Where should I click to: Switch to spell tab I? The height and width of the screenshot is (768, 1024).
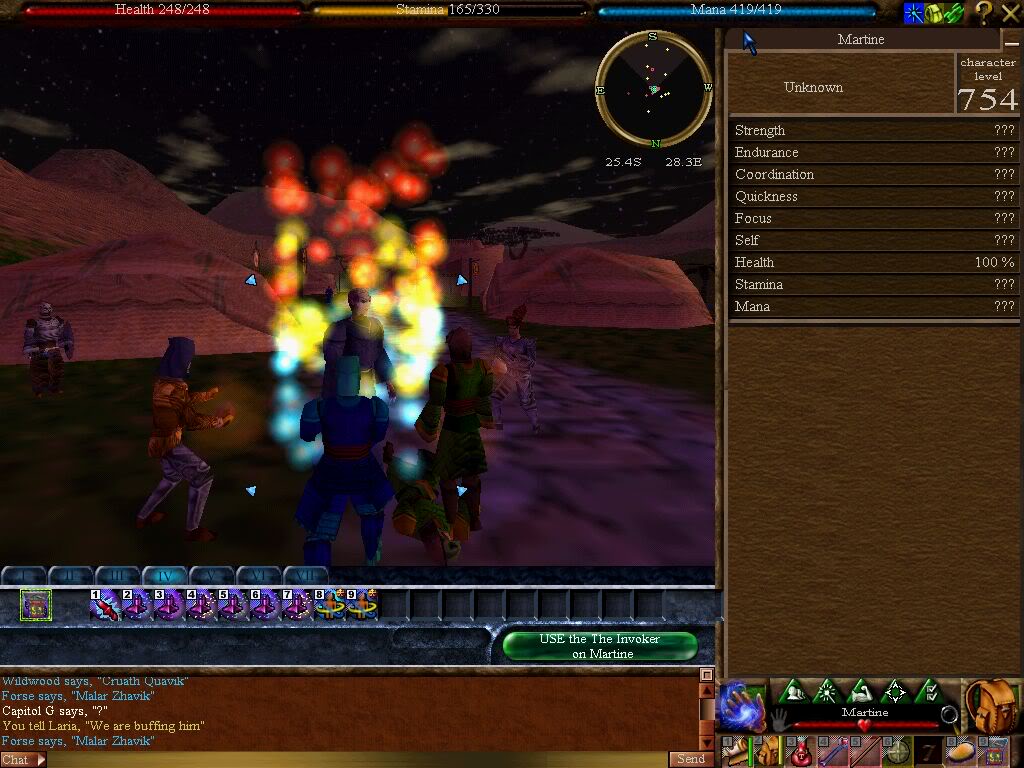(23, 576)
